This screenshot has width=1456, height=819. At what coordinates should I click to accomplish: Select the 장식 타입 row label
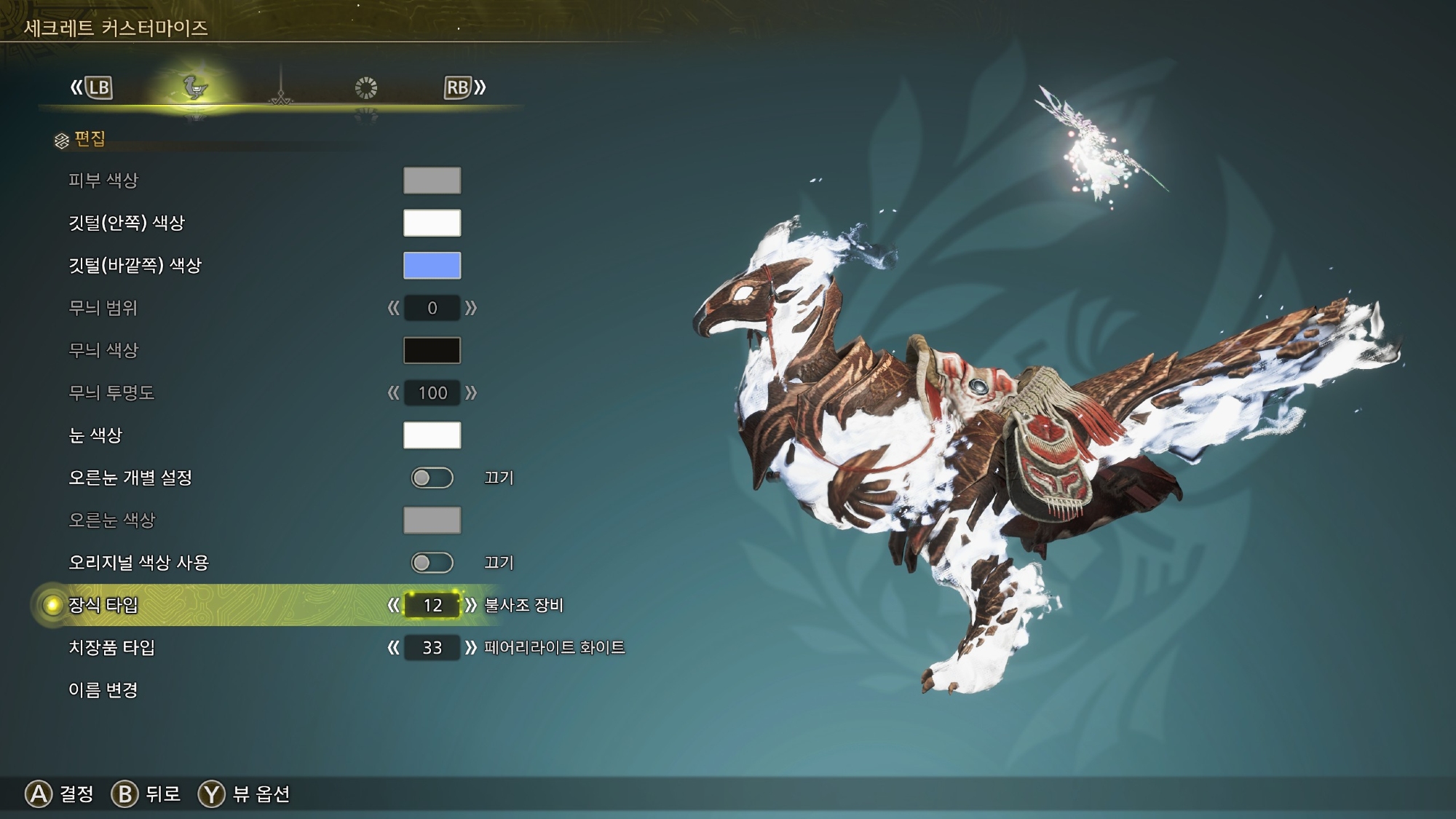tap(103, 605)
